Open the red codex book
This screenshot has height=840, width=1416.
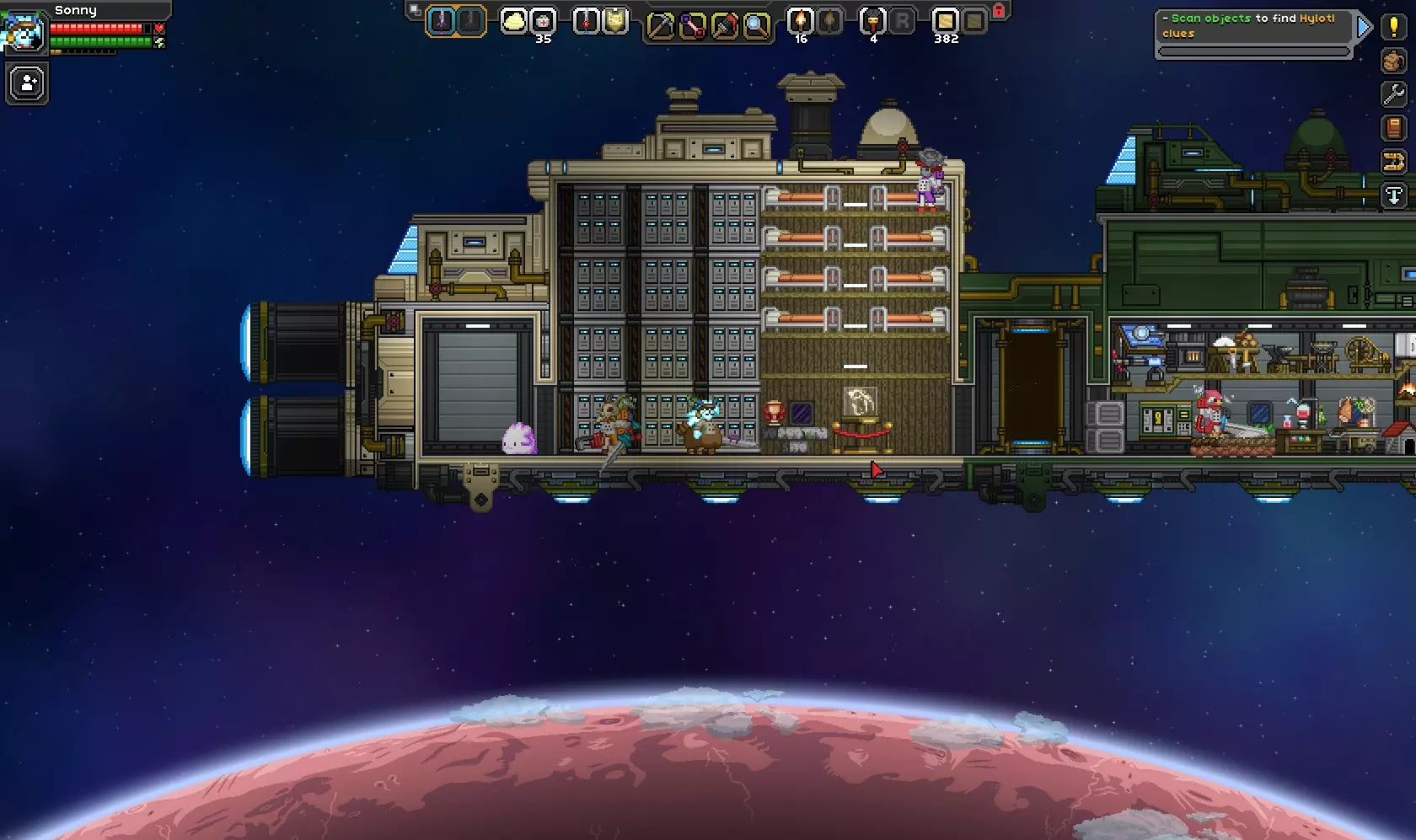click(x=1394, y=128)
